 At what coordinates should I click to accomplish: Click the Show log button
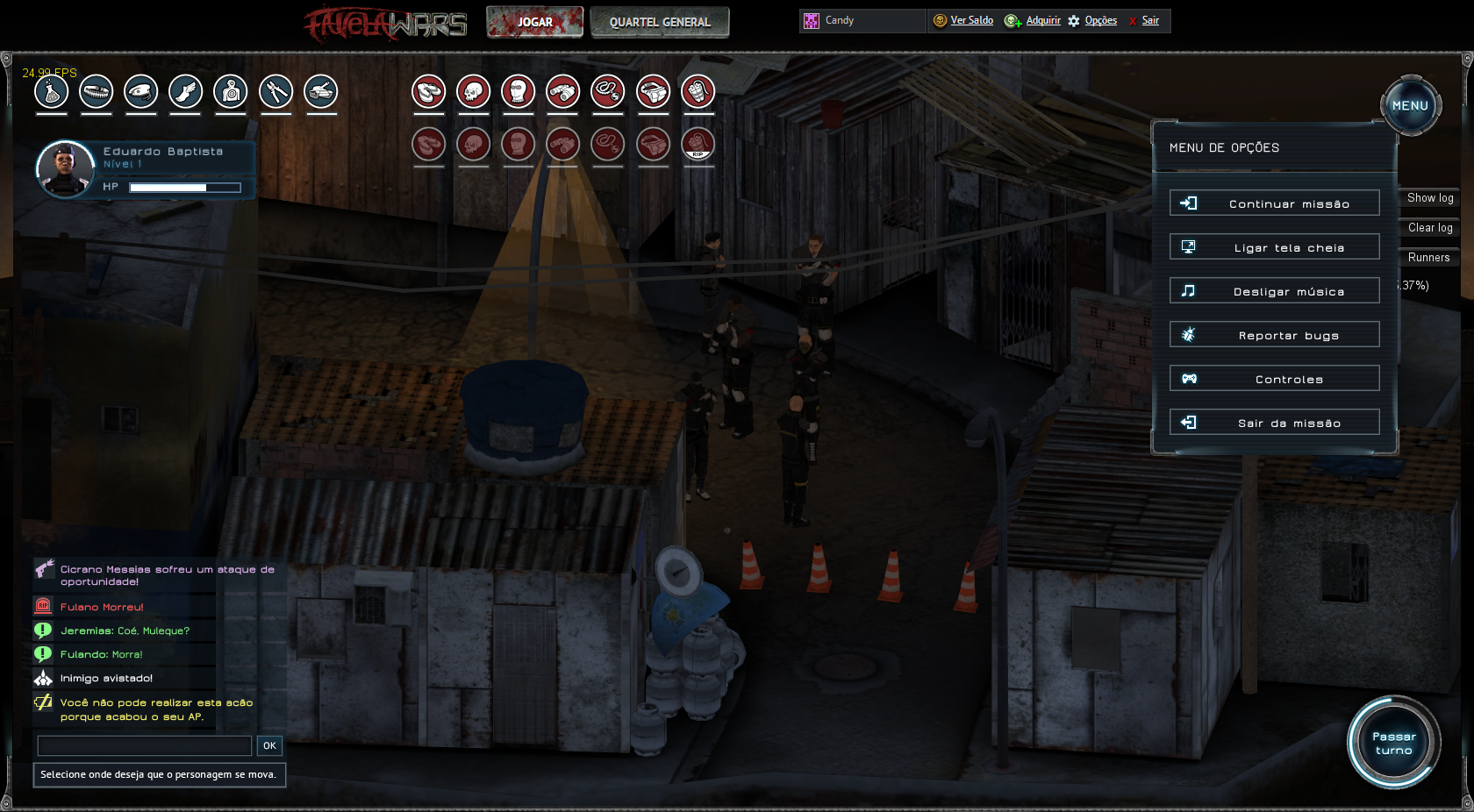[1429, 198]
